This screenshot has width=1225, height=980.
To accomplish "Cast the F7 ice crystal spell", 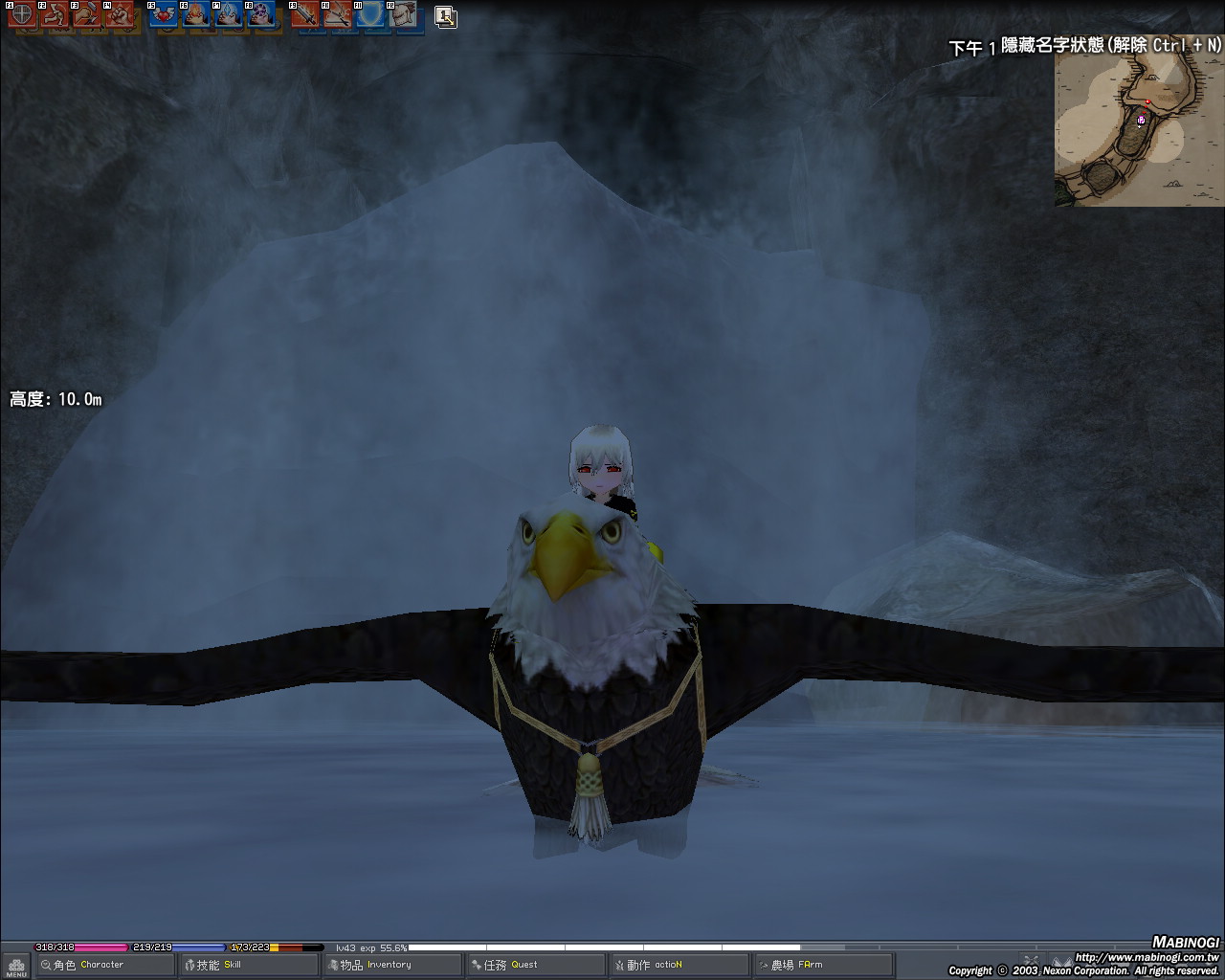I will click(228, 14).
